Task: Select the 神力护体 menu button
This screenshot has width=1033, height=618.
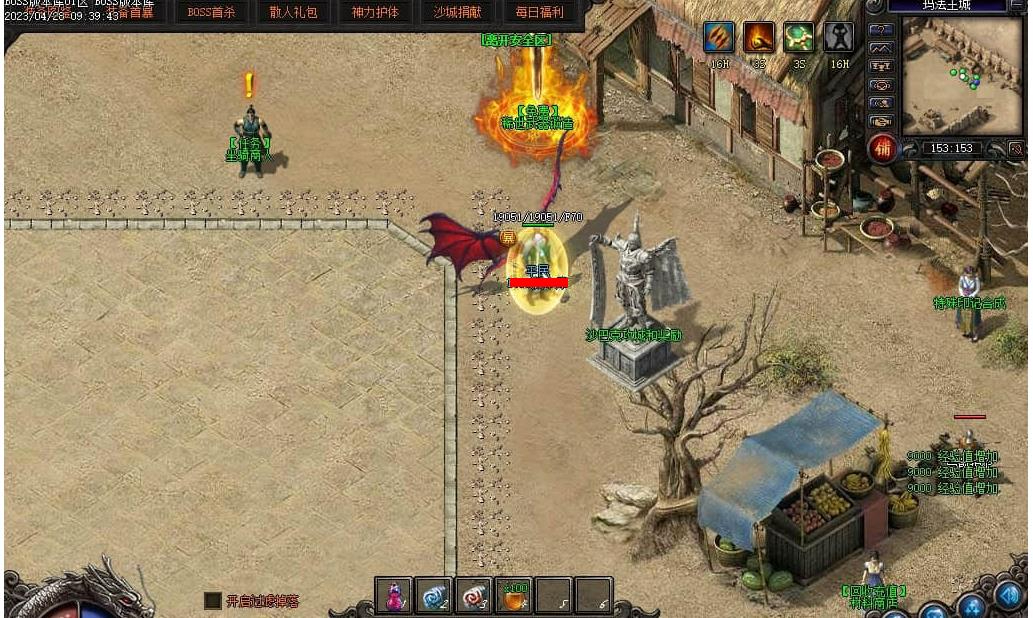Action: point(375,12)
